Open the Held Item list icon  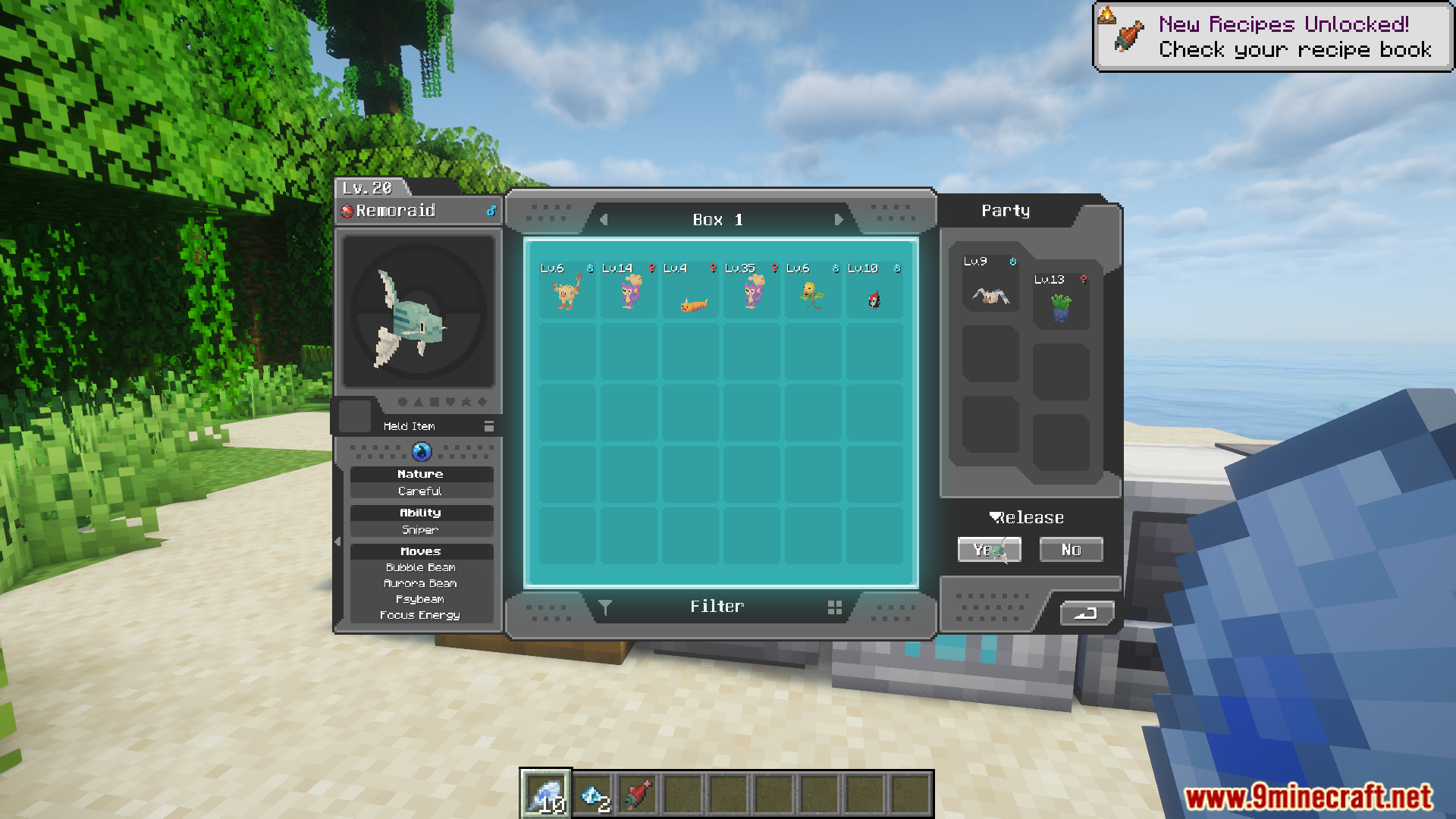pos(489,426)
